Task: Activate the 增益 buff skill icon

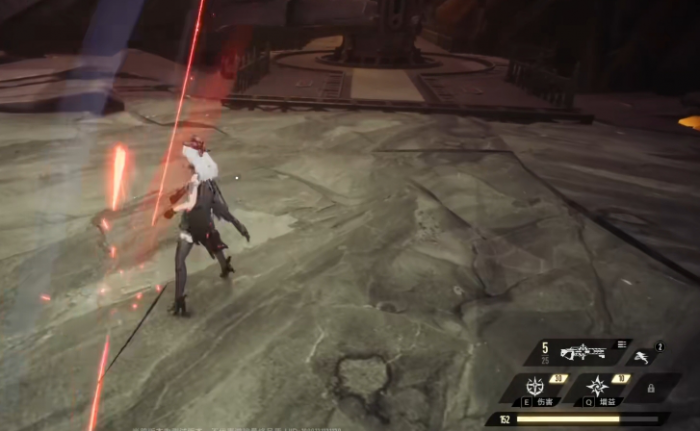Action: [x=598, y=386]
